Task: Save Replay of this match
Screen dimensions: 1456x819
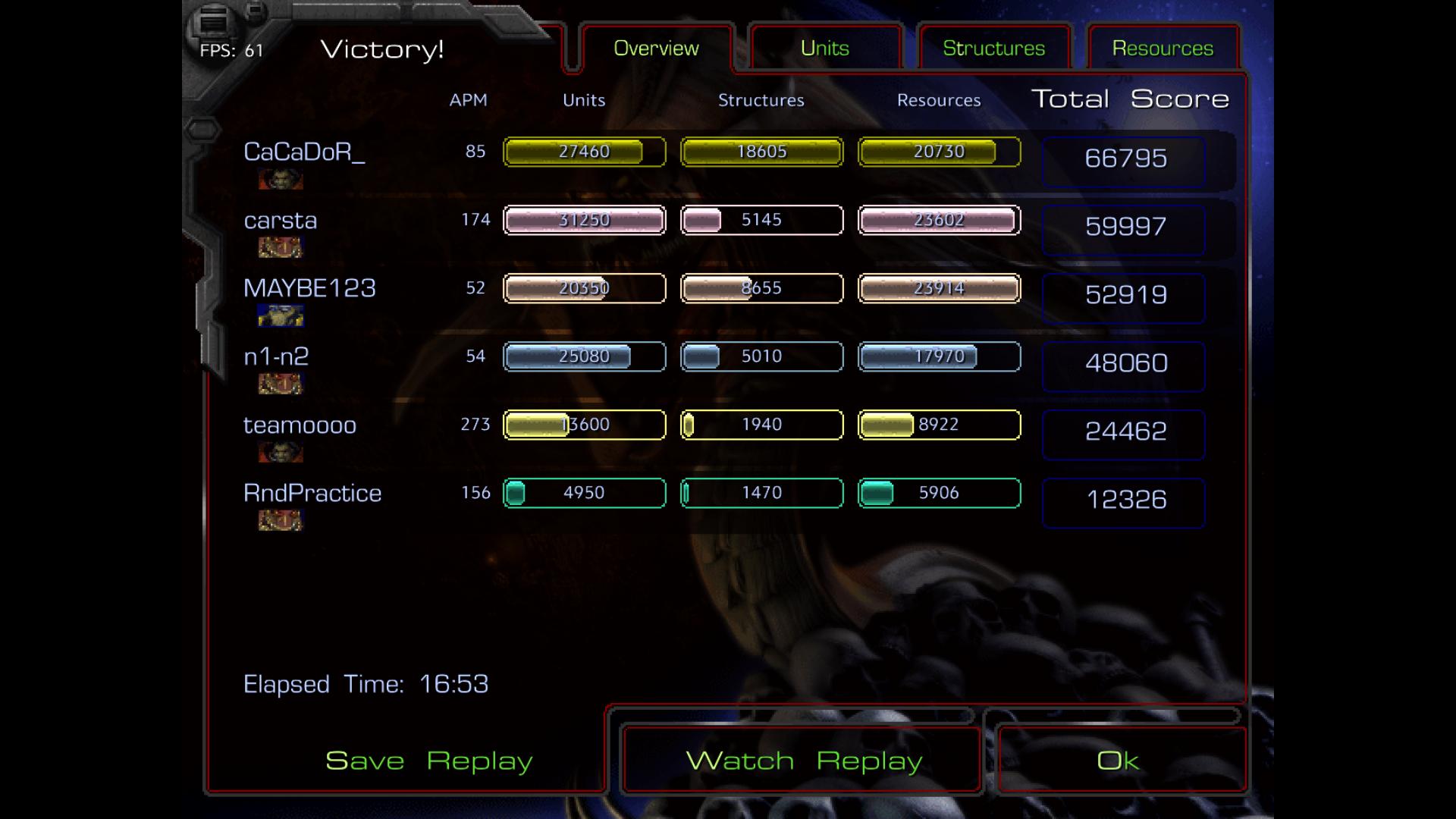Action: [429, 761]
